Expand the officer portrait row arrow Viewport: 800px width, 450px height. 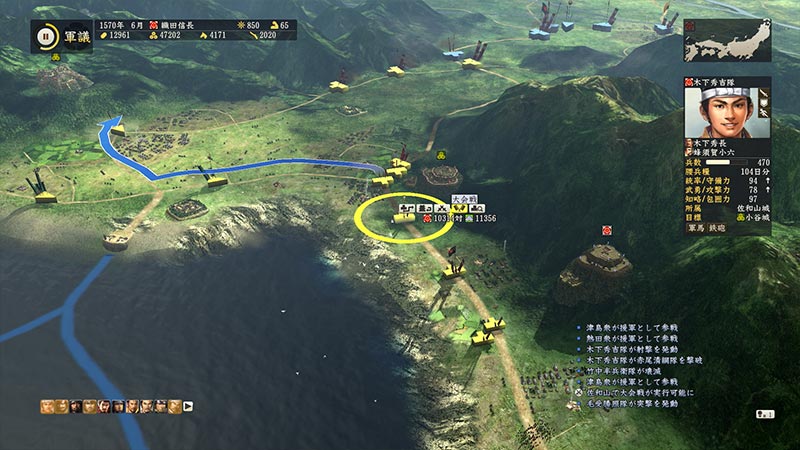pyautogui.click(x=188, y=406)
